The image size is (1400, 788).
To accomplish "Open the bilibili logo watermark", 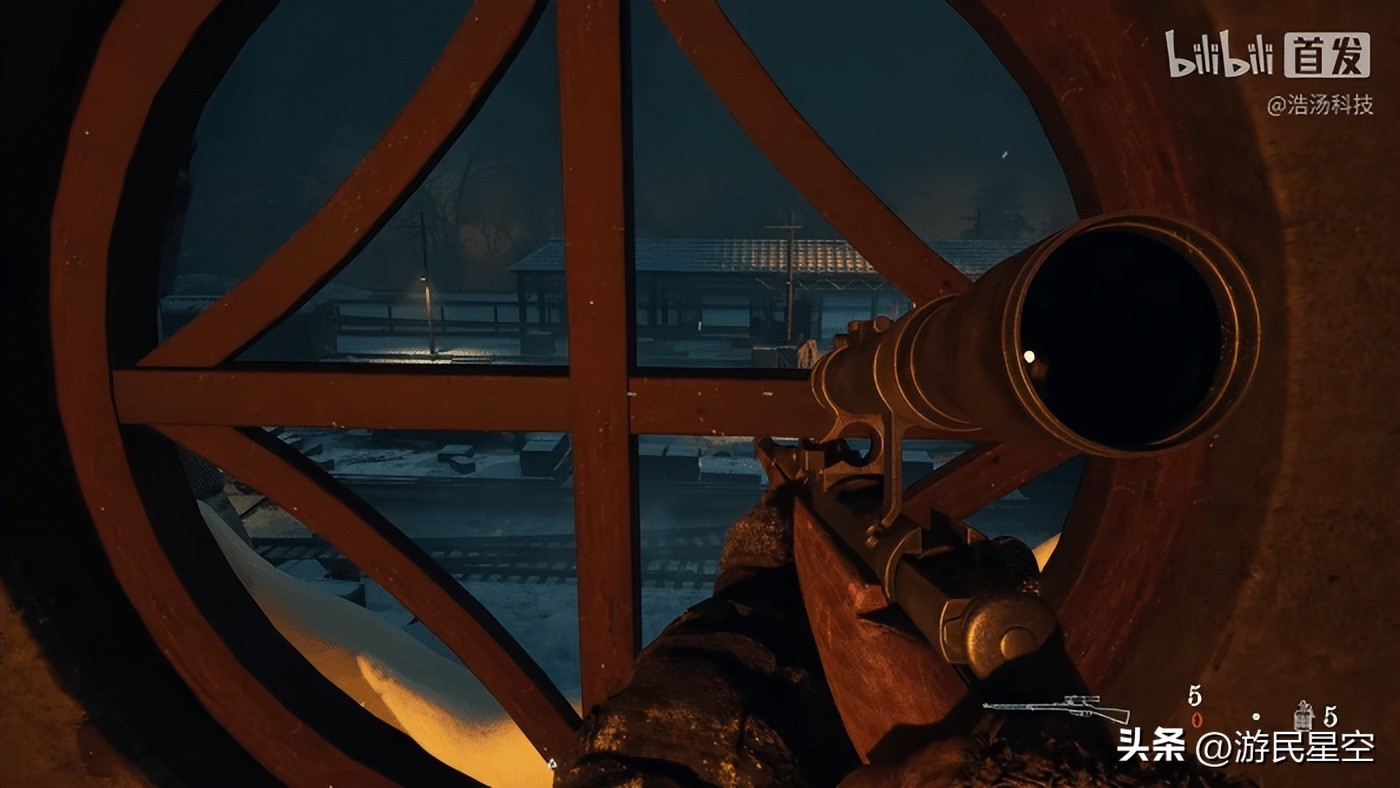I will (1219, 54).
